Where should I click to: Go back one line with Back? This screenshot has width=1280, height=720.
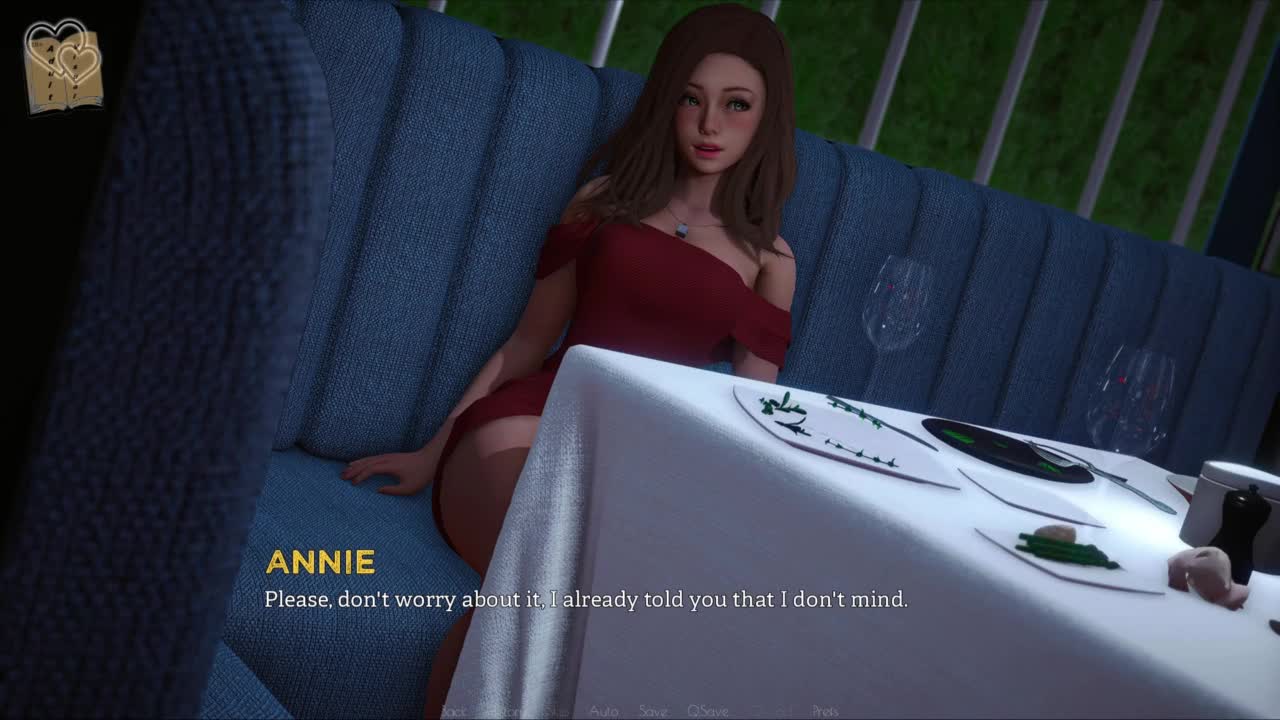tap(453, 711)
